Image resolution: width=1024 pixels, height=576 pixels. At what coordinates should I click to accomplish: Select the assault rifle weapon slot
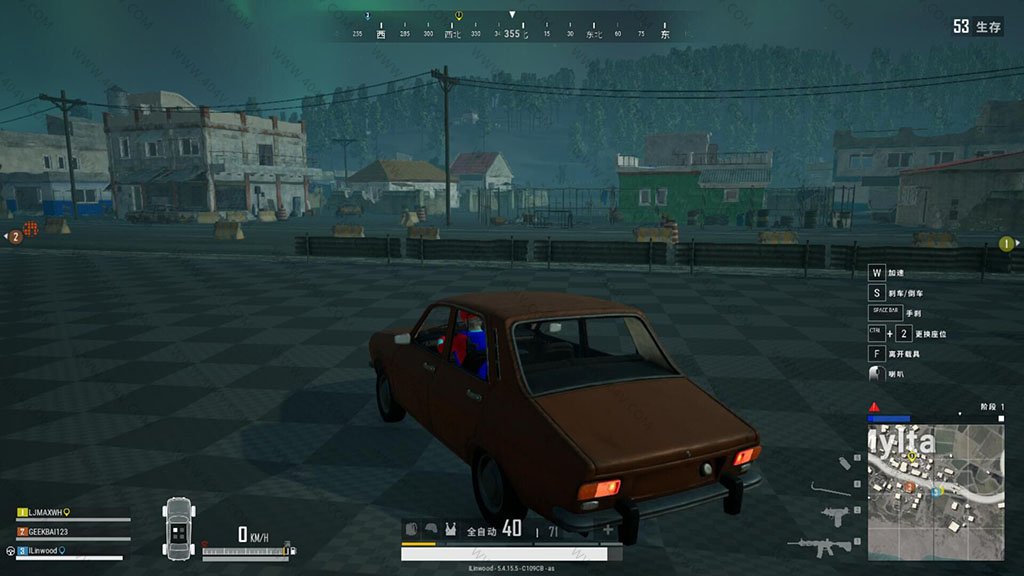click(x=819, y=546)
